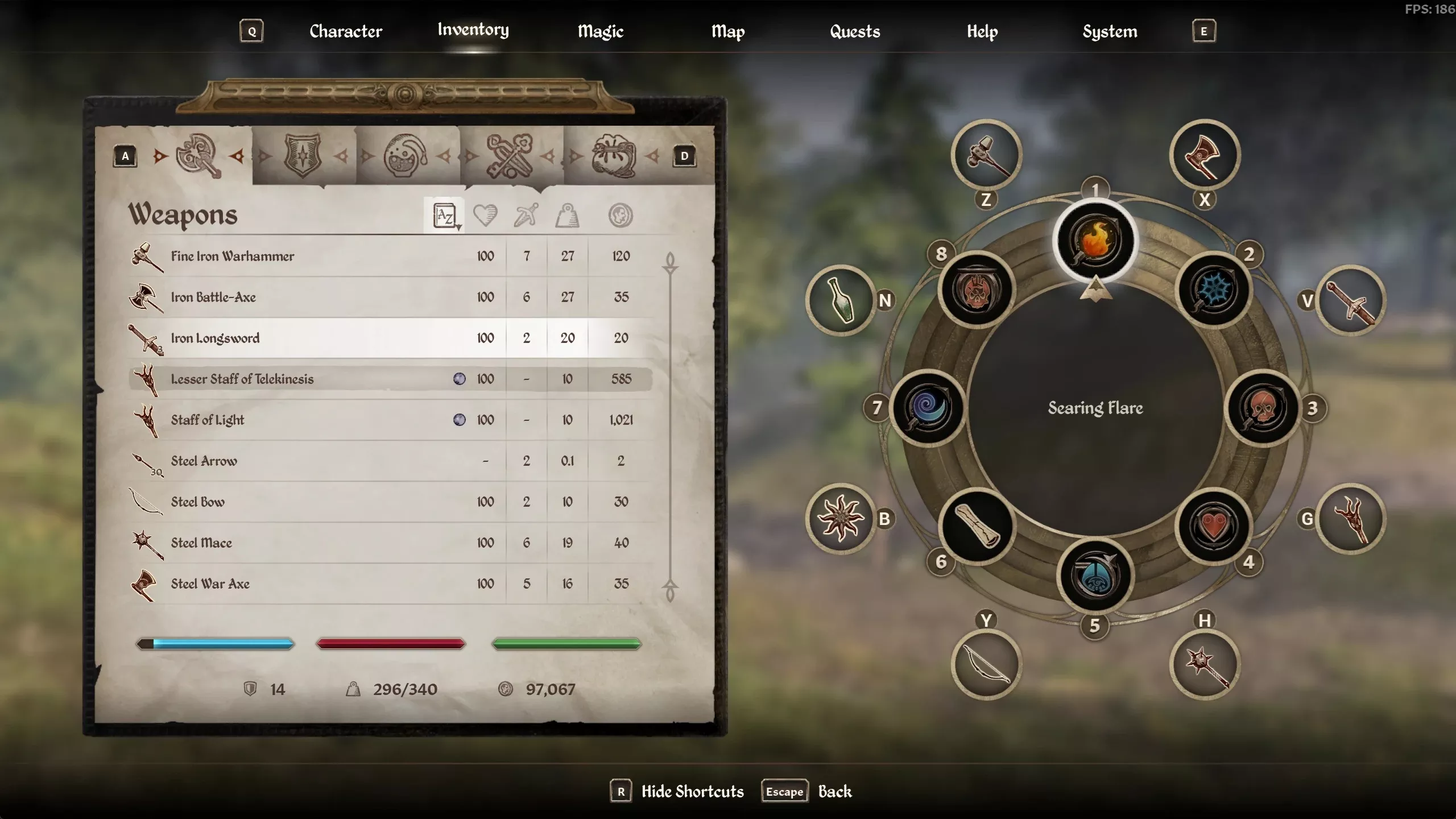Click the green potion bottle shortcut
Screen dimensions: 1456x819
tap(841, 300)
